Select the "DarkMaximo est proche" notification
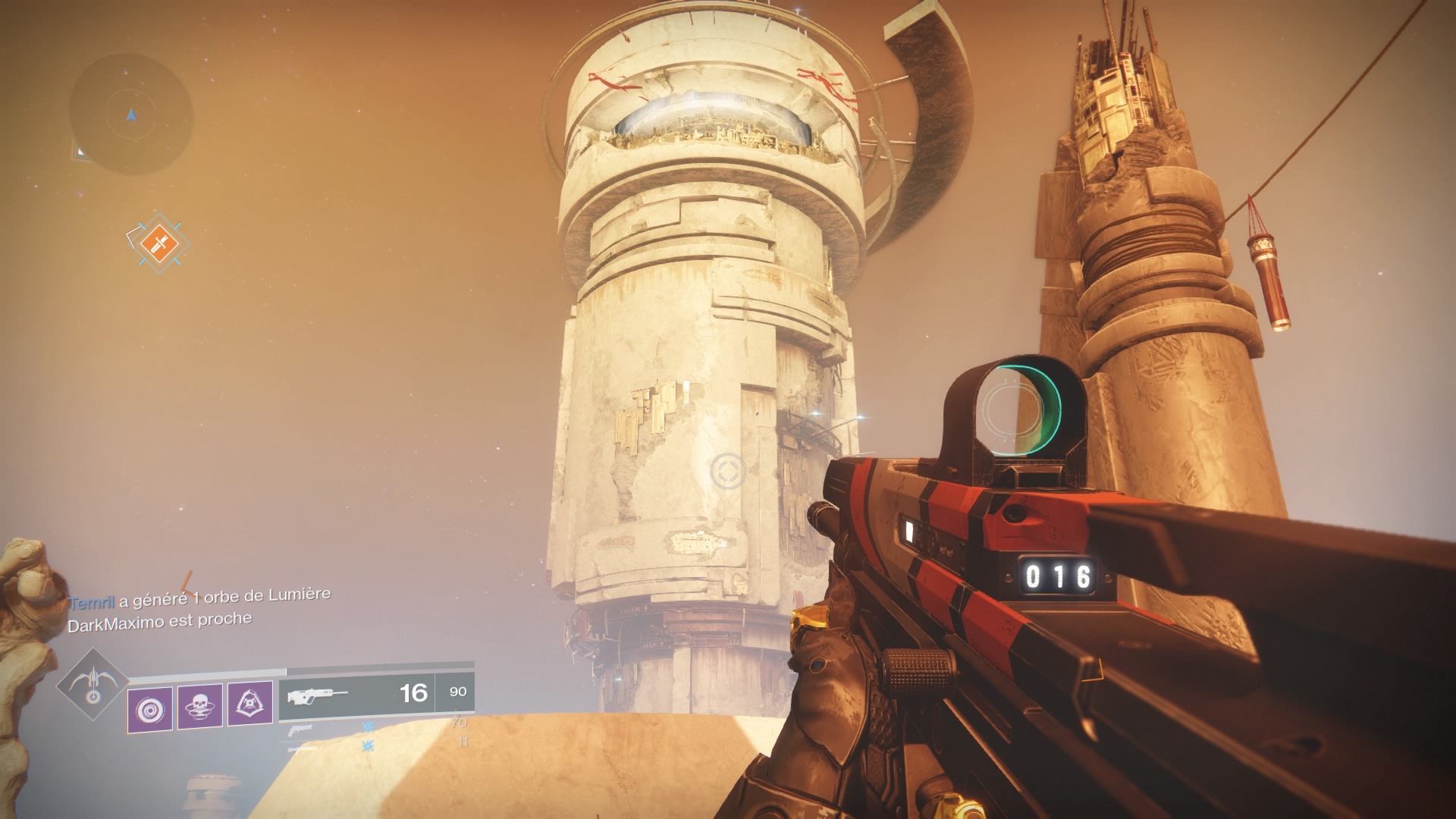 pos(160,621)
